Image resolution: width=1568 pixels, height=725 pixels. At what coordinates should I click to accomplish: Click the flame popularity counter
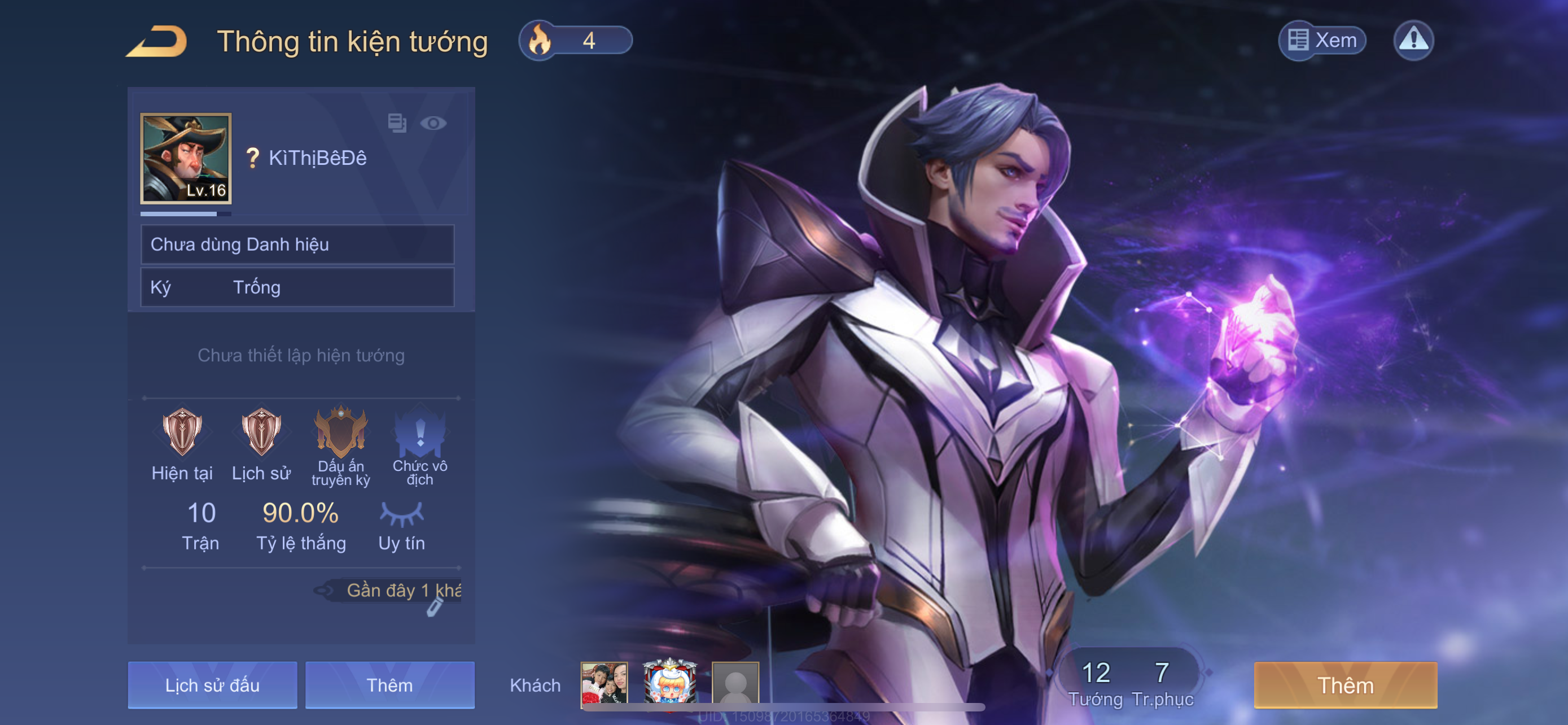tap(575, 41)
